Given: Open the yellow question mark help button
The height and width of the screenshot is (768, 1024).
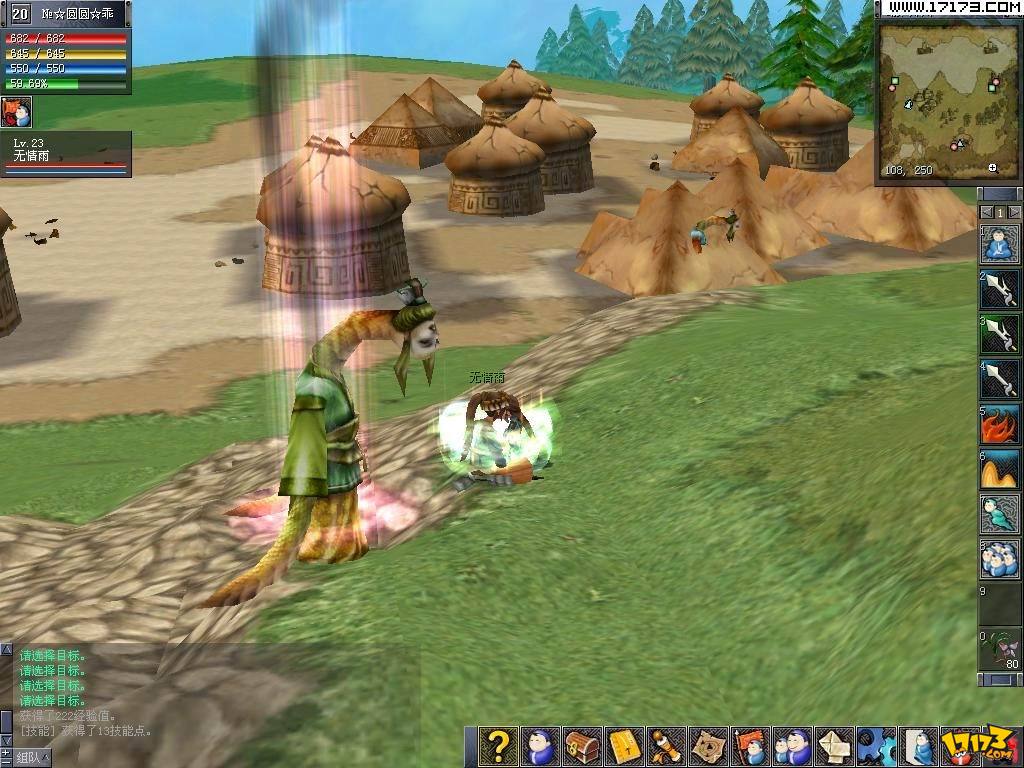Looking at the screenshot, I should (x=498, y=746).
